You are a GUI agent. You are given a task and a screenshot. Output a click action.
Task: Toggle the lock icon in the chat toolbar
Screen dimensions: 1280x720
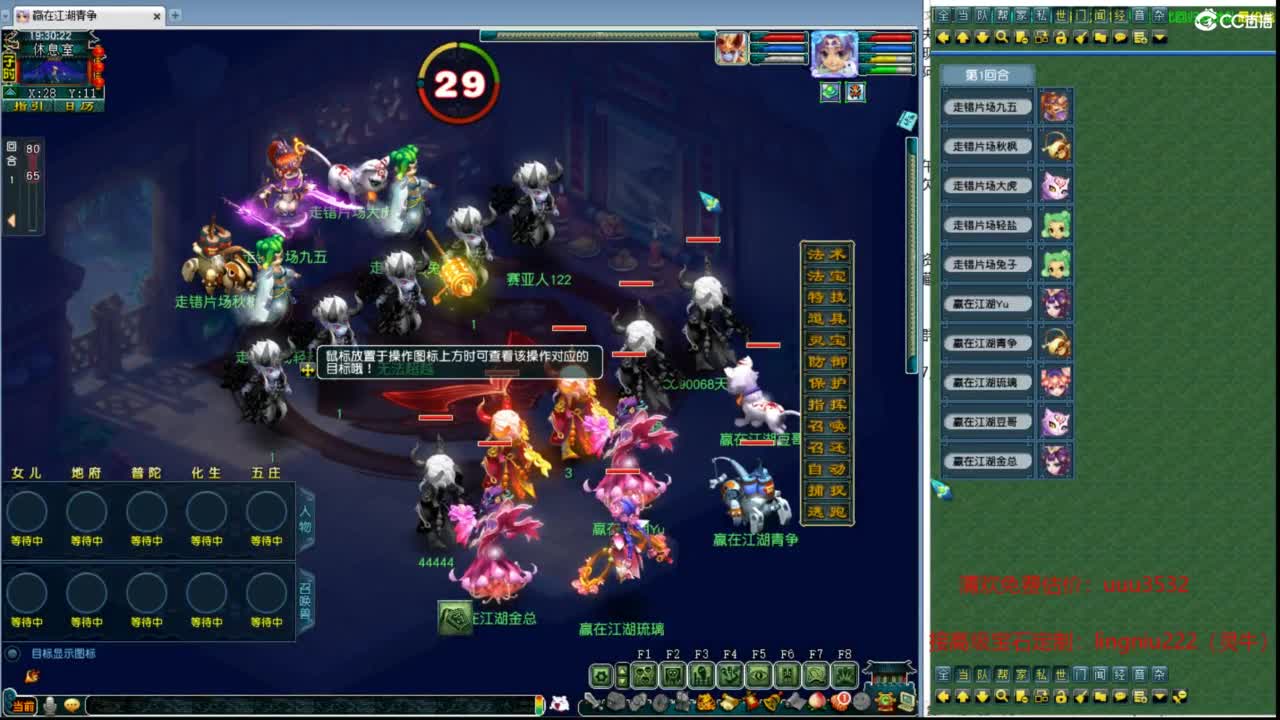(1061, 38)
